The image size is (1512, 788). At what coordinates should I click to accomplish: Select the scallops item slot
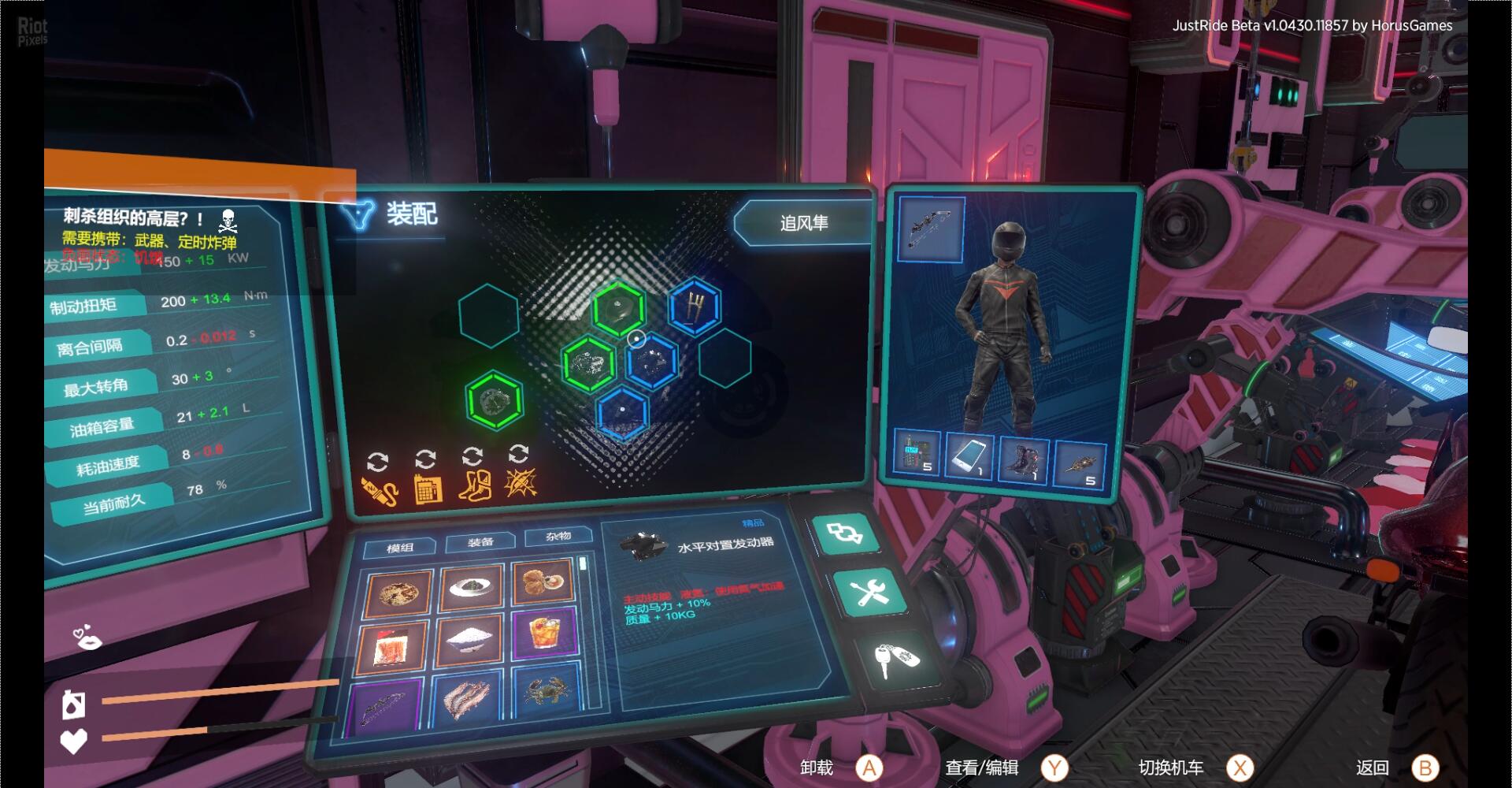(x=543, y=581)
